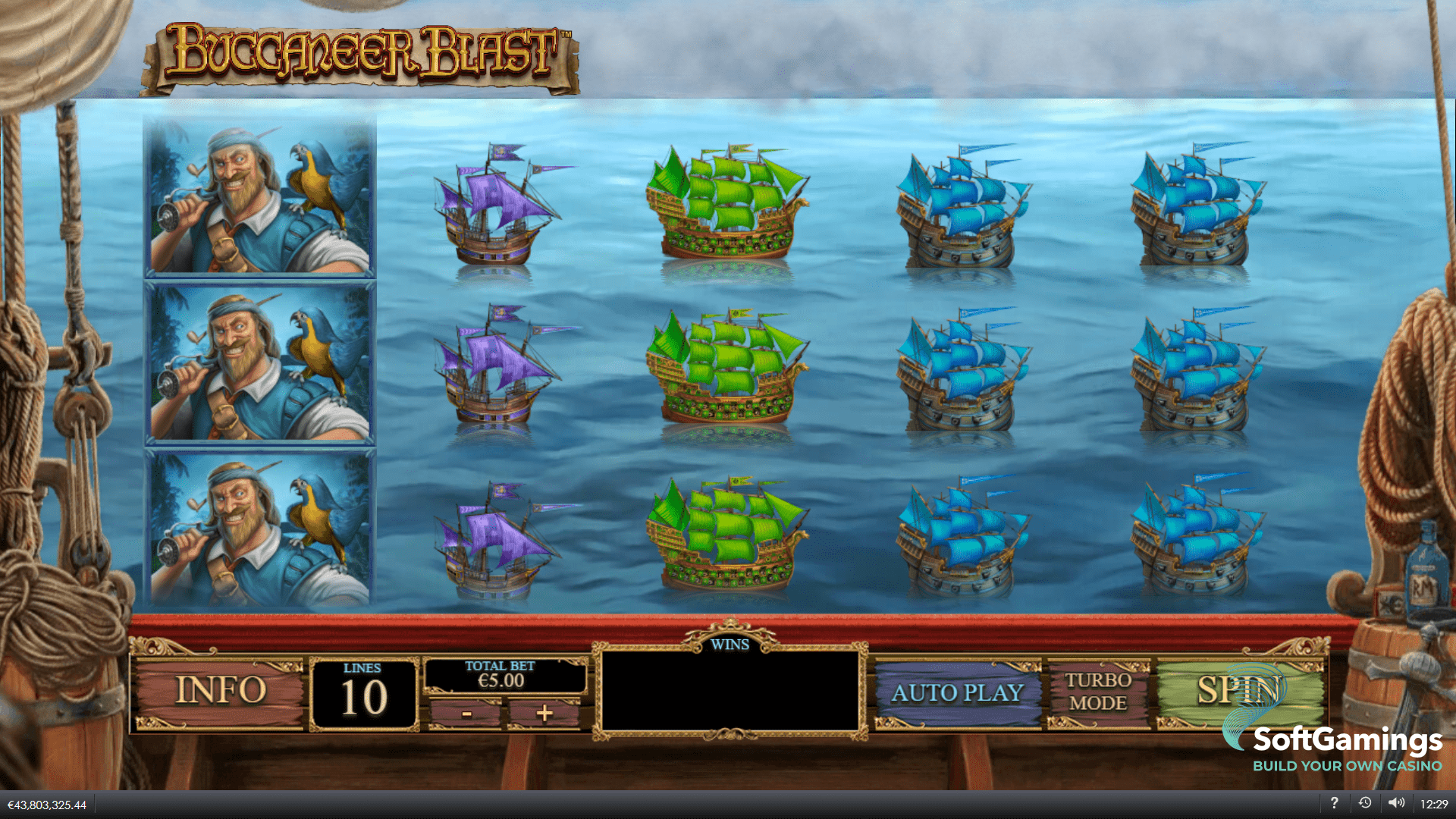Click the WINS display panel
The height and width of the screenshot is (819, 1456).
coord(730,690)
